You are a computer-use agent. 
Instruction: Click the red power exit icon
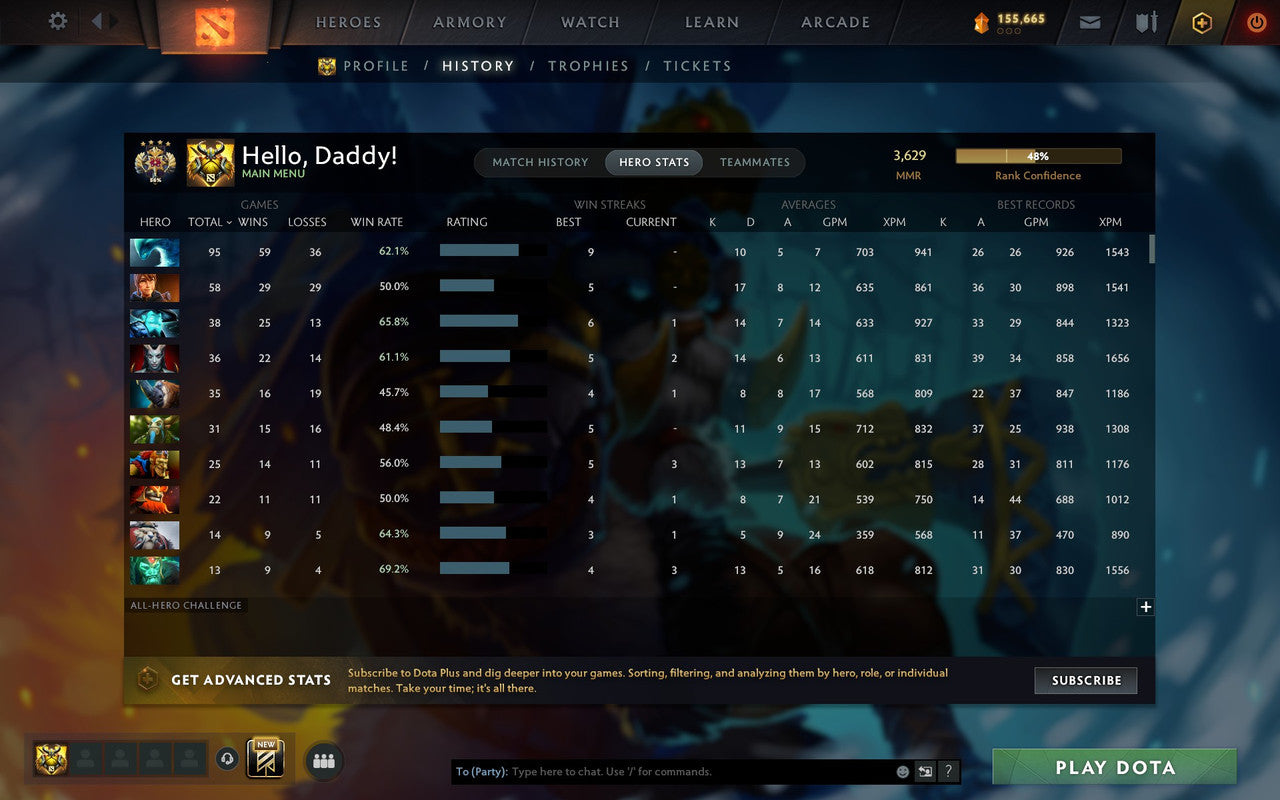click(1256, 22)
